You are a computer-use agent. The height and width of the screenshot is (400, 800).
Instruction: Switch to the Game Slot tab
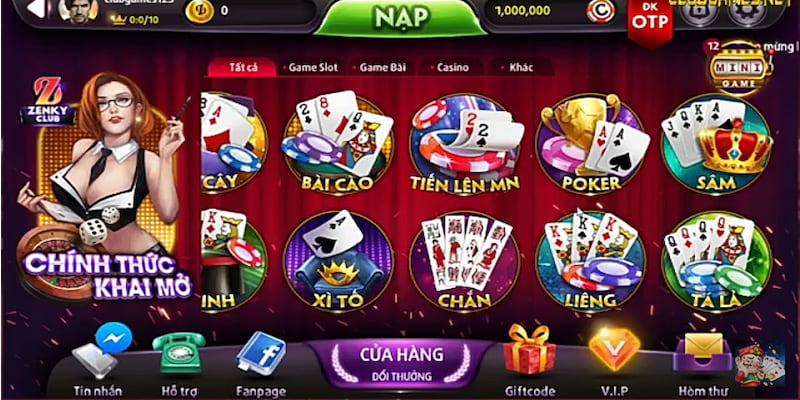coord(313,68)
